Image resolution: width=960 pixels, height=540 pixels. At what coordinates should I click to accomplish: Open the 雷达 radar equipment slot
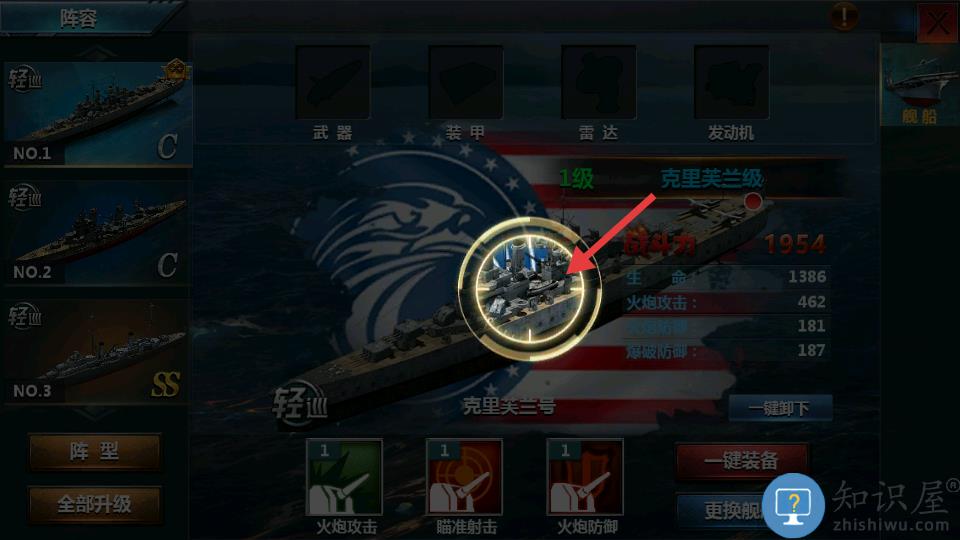tap(598, 84)
